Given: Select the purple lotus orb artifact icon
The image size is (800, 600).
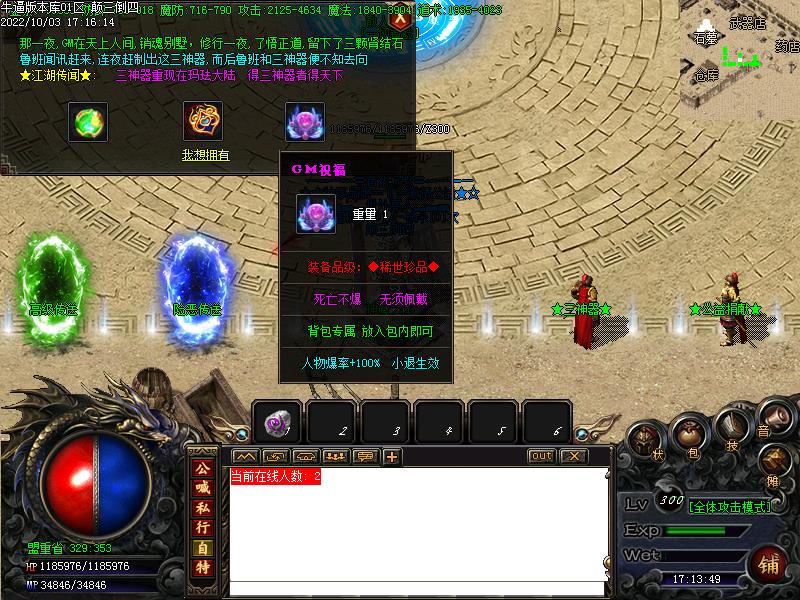Looking at the screenshot, I should (x=304, y=122).
